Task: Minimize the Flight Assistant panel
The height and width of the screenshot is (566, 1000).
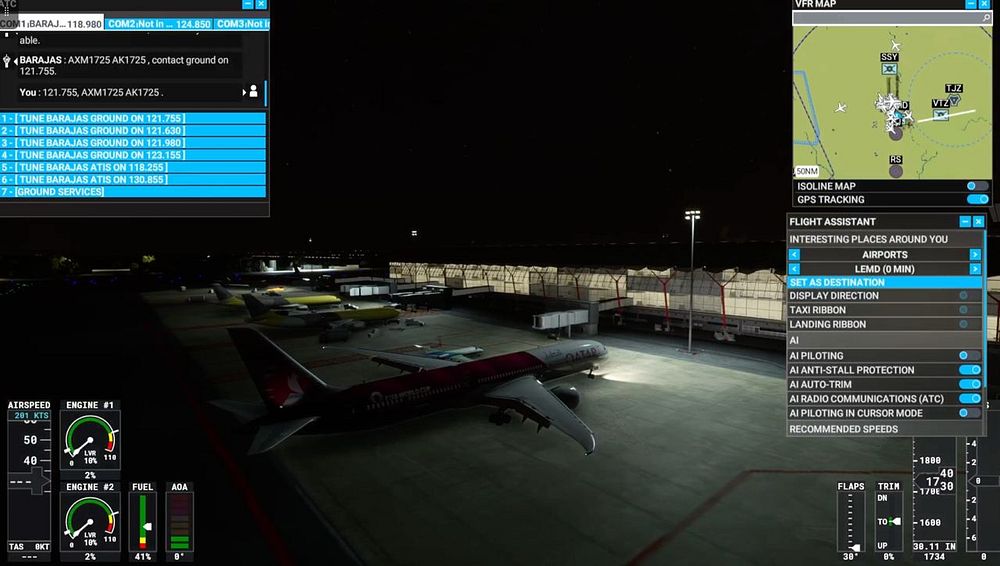Action: coord(965,221)
